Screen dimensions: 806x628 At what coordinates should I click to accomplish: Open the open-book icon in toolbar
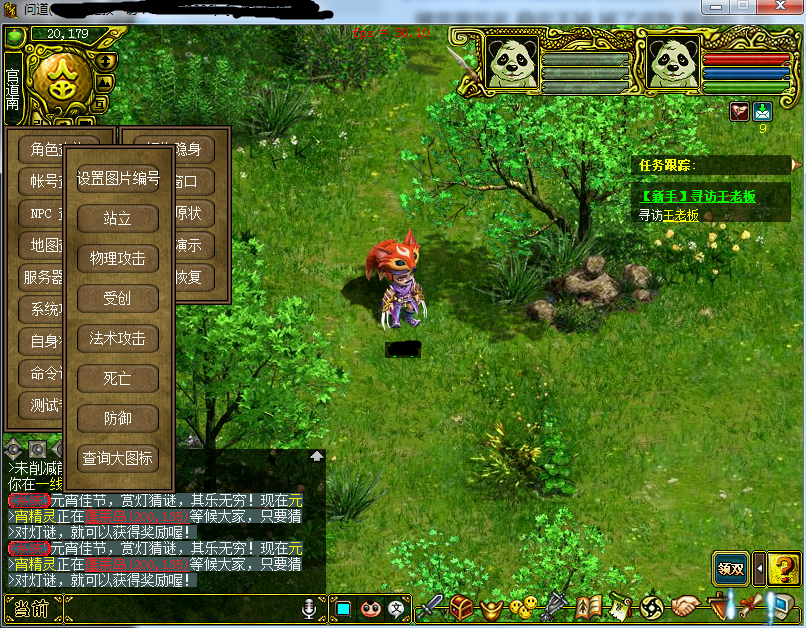click(589, 606)
